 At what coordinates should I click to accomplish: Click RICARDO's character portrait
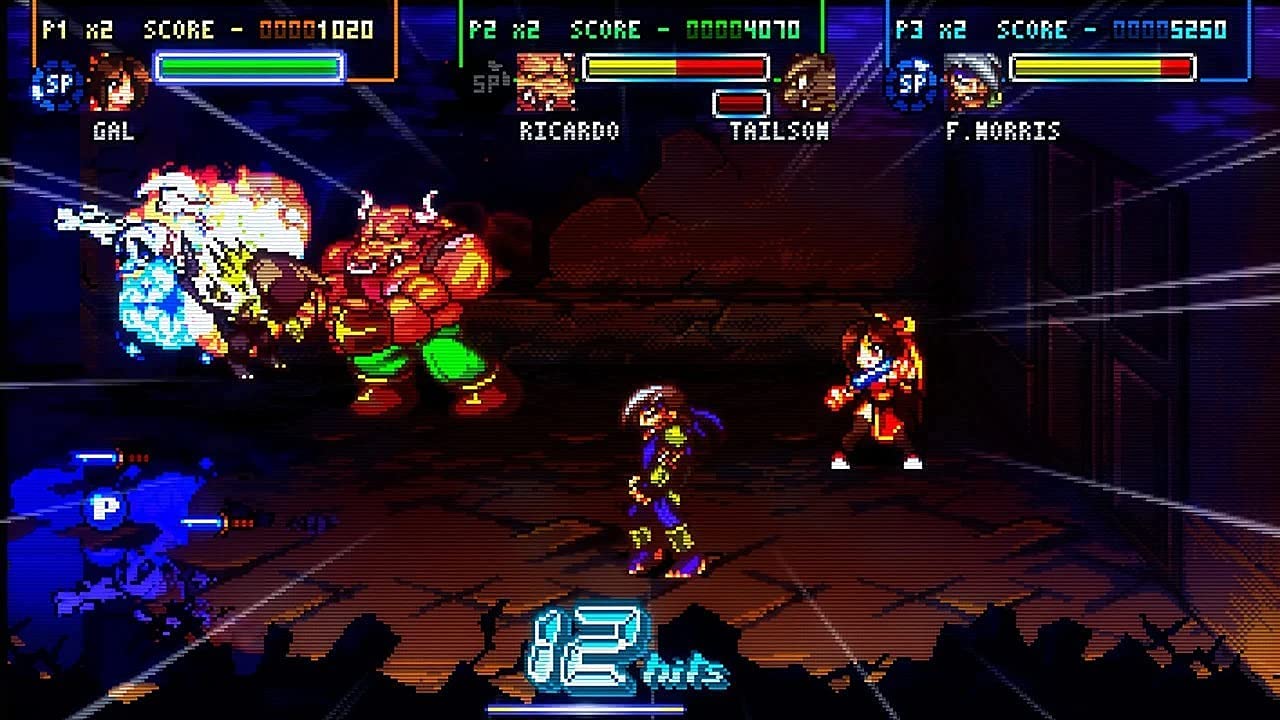pos(545,85)
